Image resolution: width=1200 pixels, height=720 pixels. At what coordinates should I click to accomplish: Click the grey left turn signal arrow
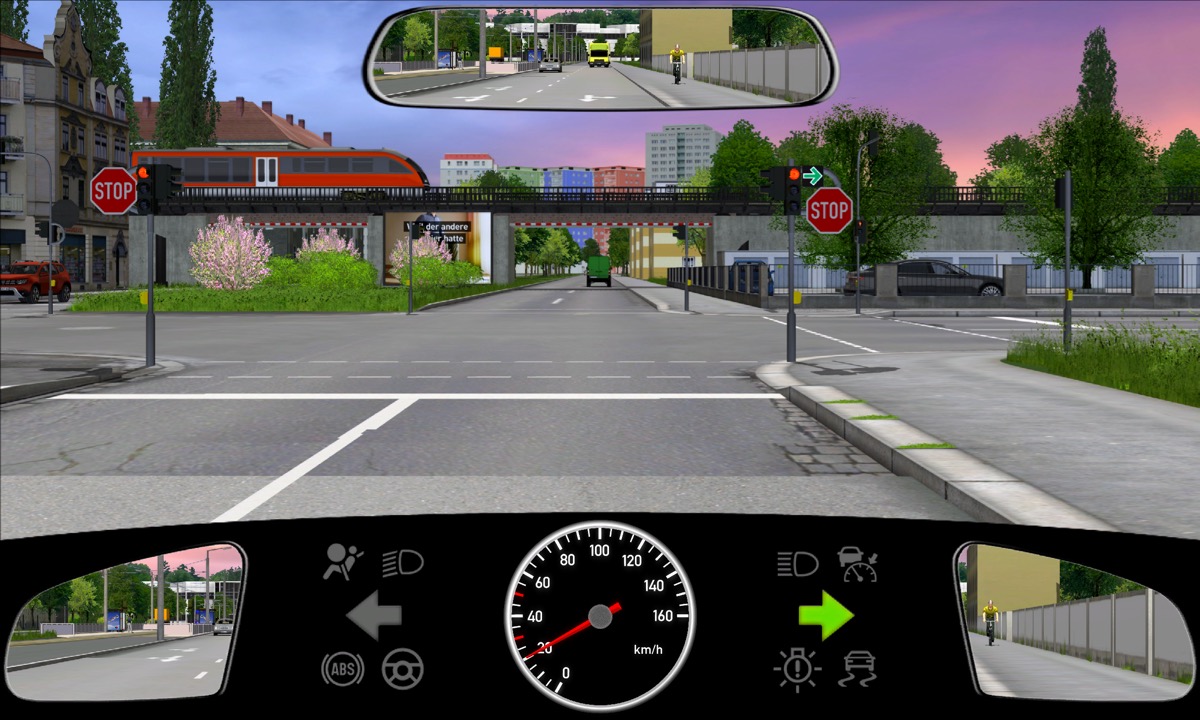pos(374,616)
